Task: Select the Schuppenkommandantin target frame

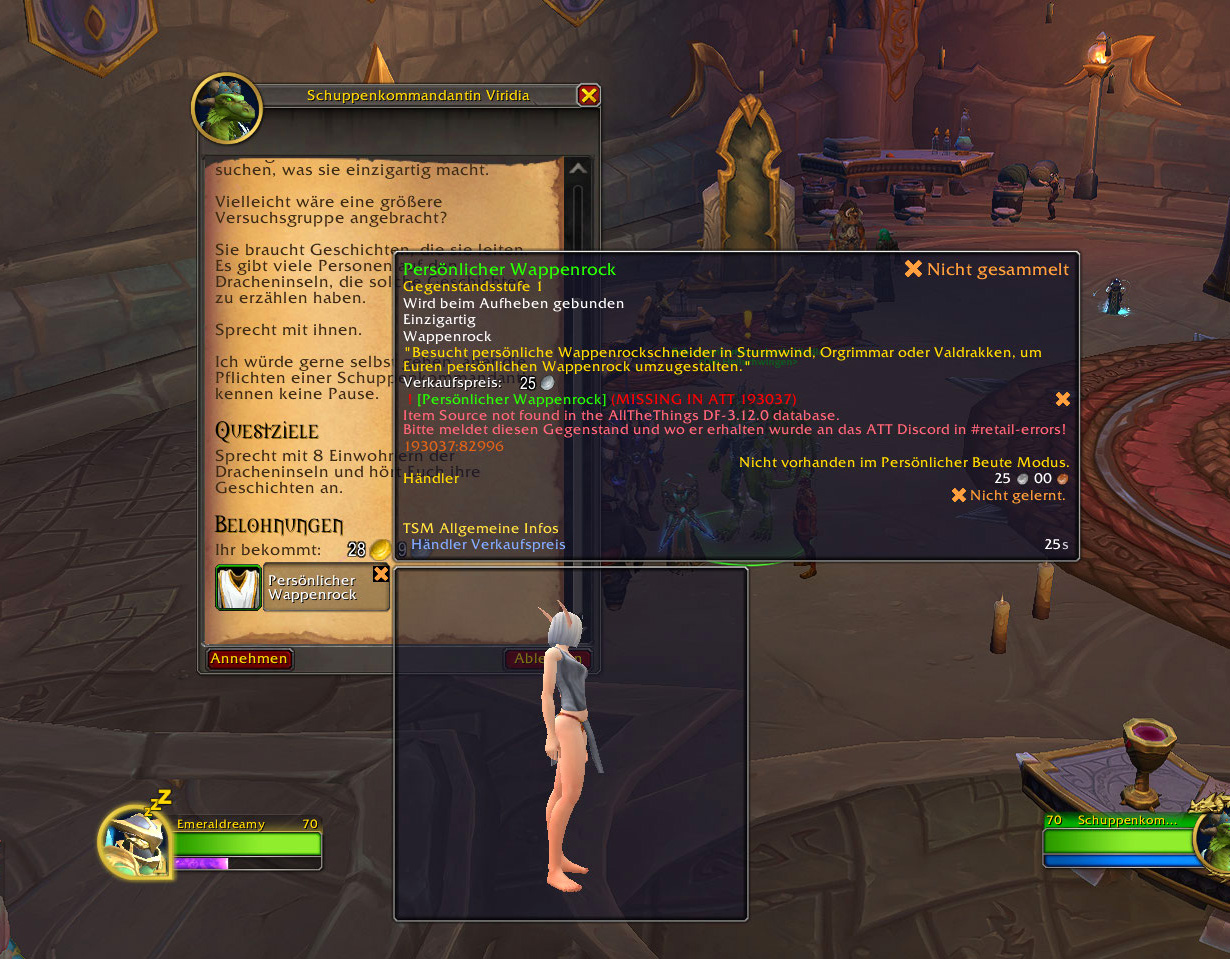Action: click(1120, 841)
